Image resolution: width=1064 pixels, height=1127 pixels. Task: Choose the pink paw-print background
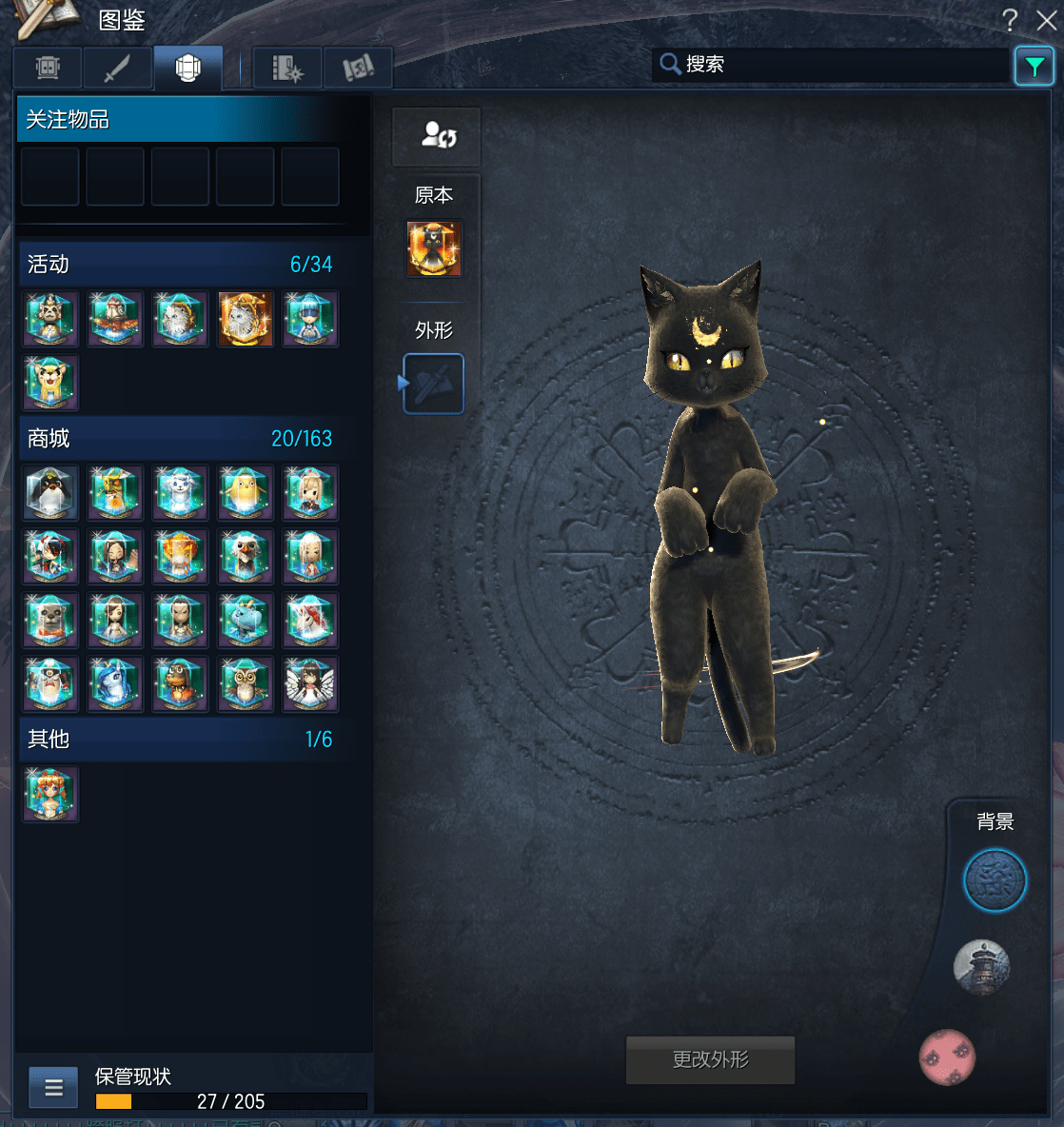pyautogui.click(x=947, y=1057)
